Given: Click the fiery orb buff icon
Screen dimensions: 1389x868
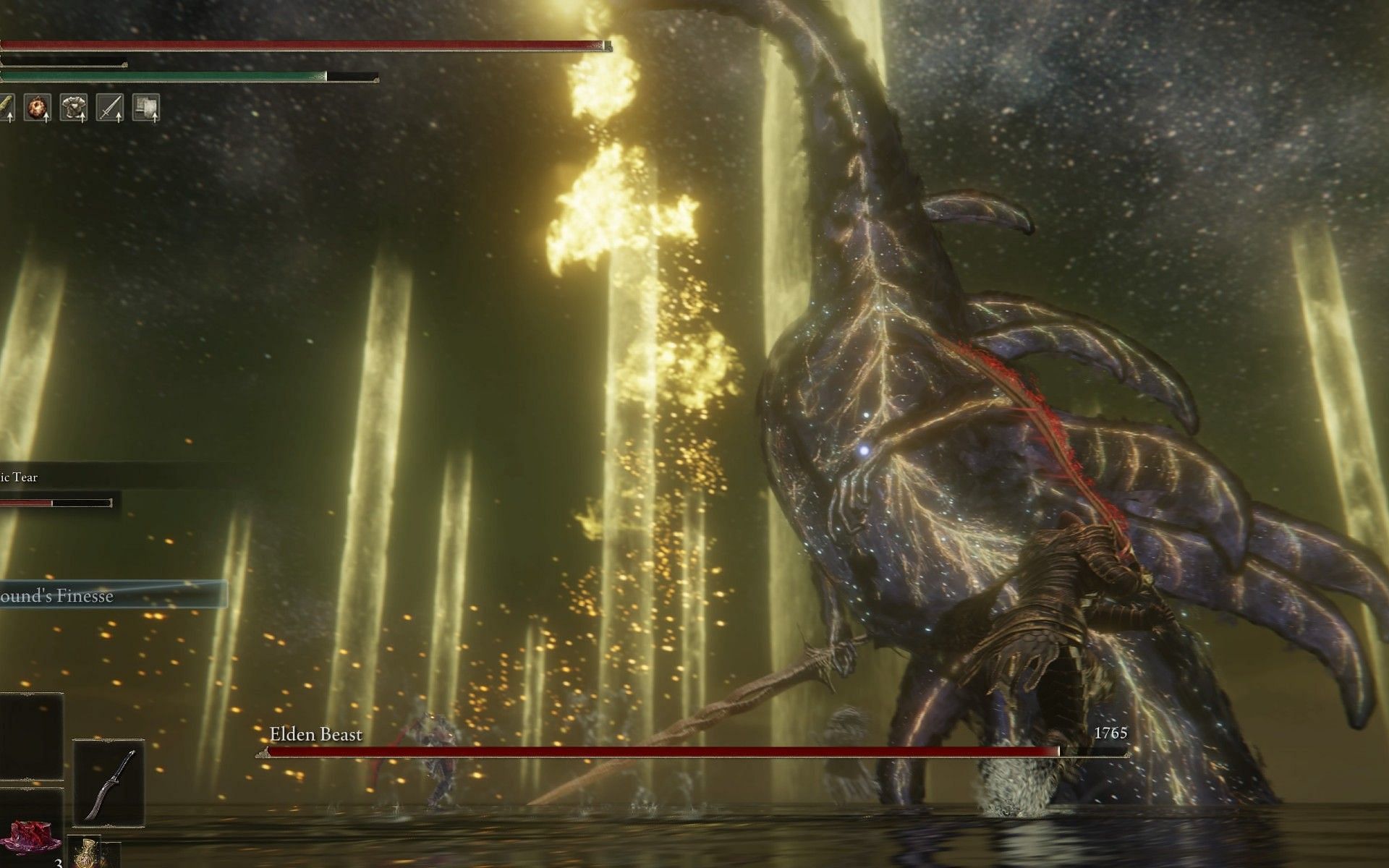Looking at the screenshot, I should 37,108.
